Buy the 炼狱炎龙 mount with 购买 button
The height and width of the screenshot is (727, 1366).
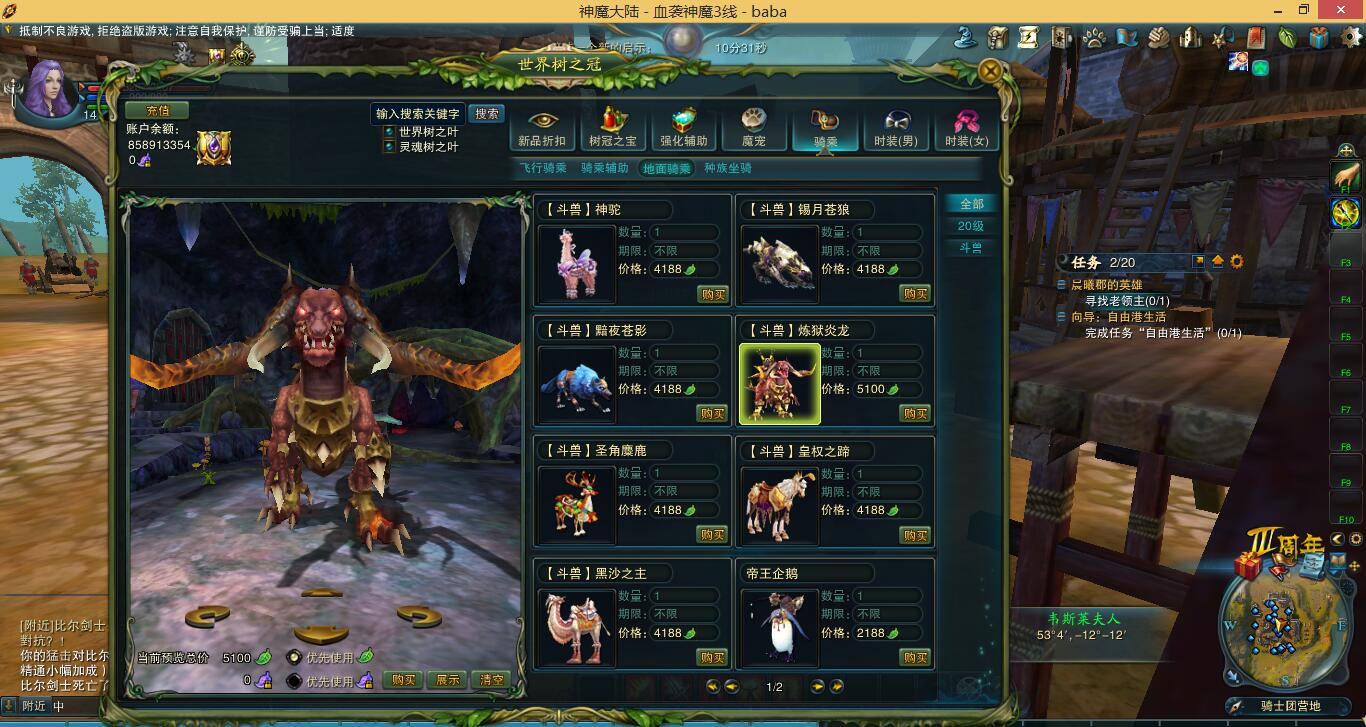click(x=915, y=413)
